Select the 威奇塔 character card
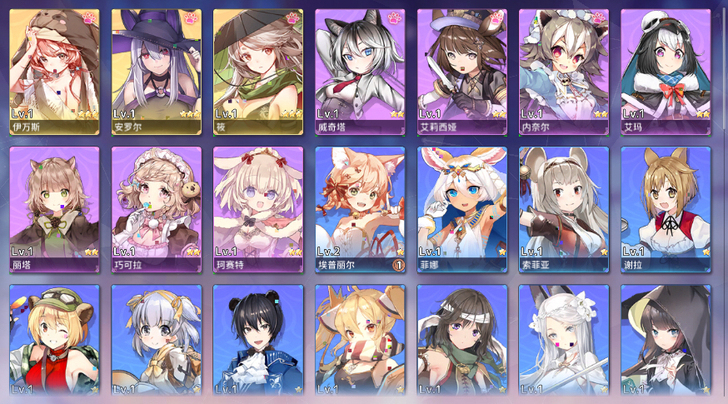 (x=360, y=71)
